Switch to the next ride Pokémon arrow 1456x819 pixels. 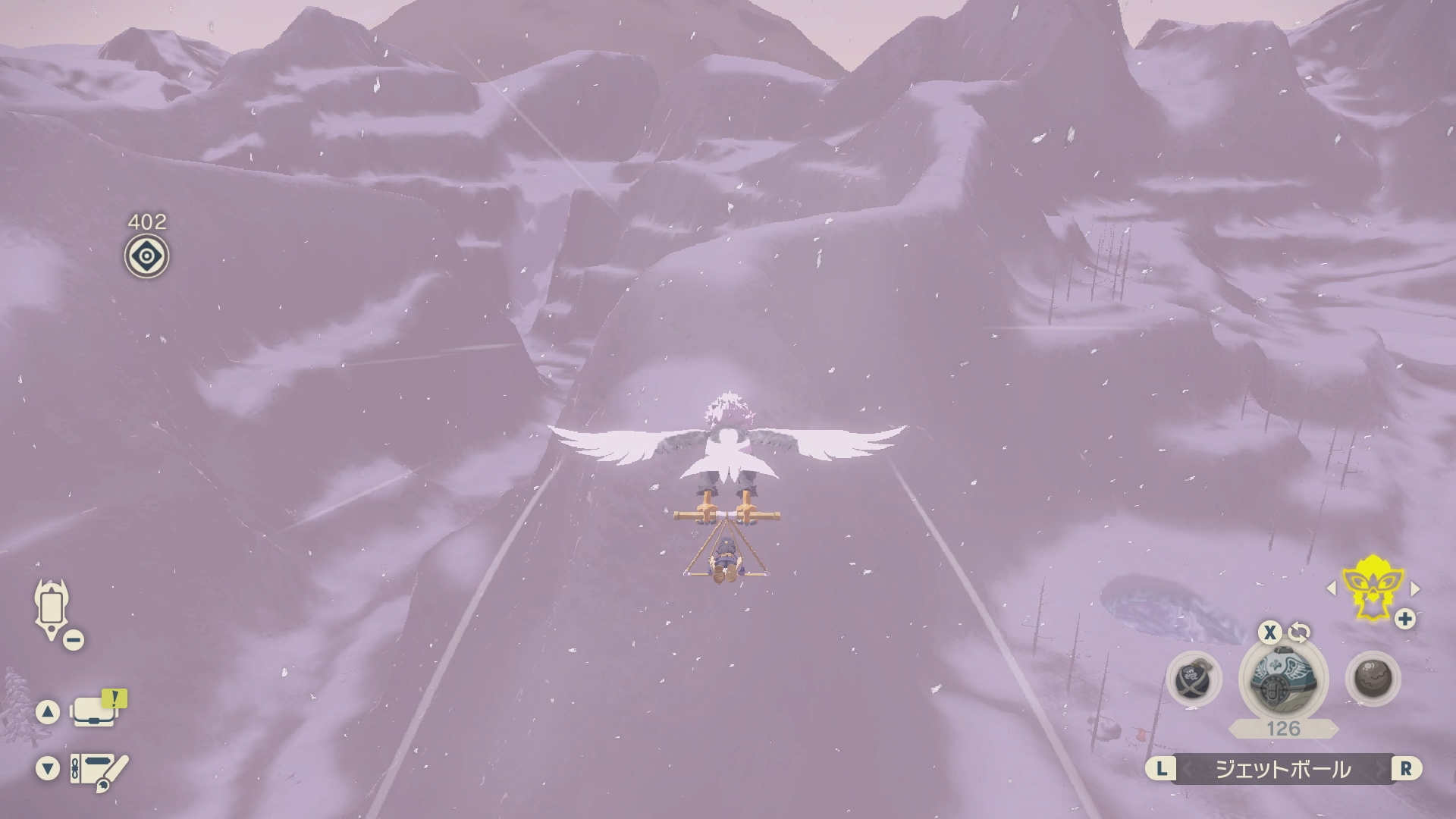click(1415, 588)
